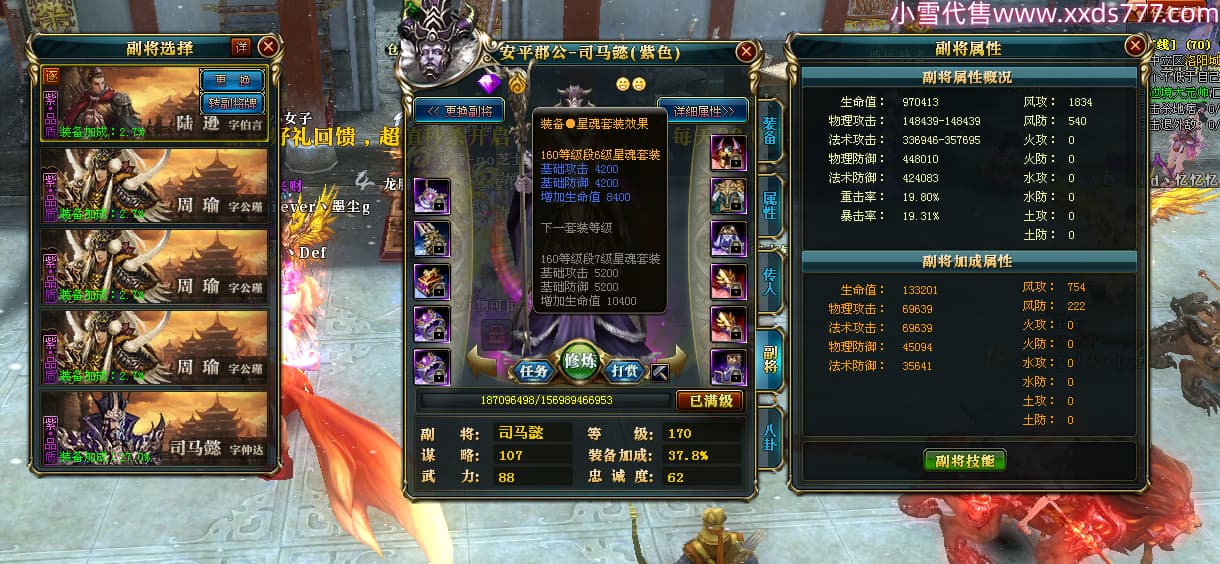Close the 副将选择 panel
Viewport: 1220px width, 564px height.
point(268,46)
